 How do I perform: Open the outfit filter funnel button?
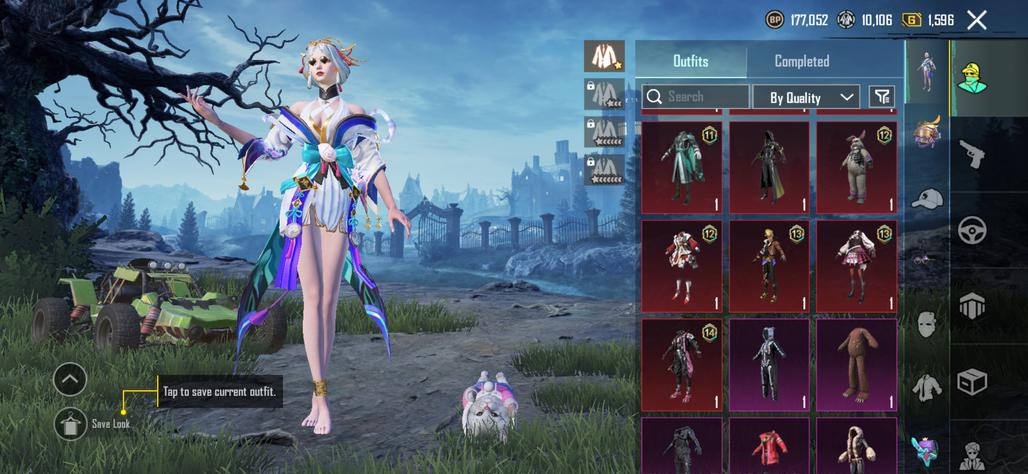coord(882,96)
